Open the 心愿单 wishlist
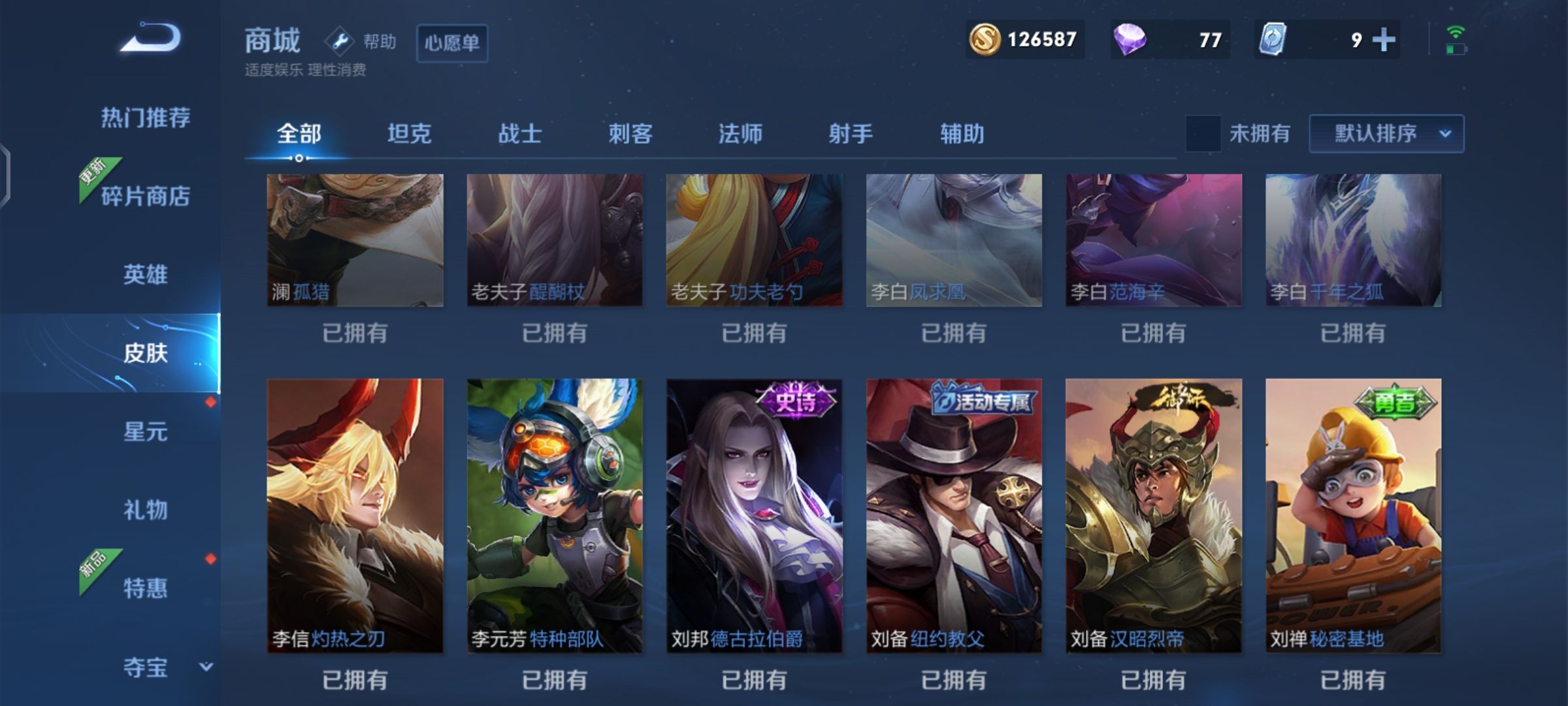The height and width of the screenshot is (706, 1568). [x=452, y=44]
